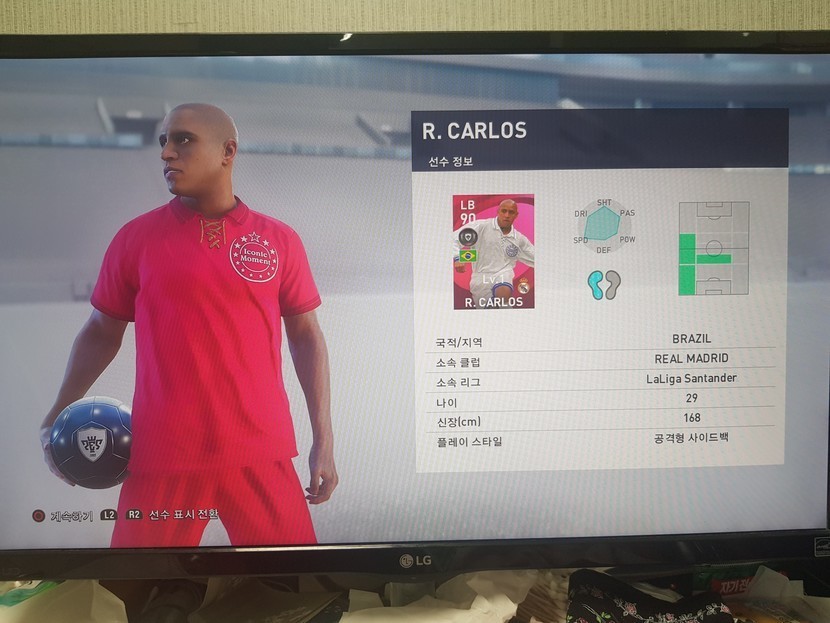Viewport: 830px width, 623px height.
Task: Click the preferred foot icon
Action: (604, 284)
